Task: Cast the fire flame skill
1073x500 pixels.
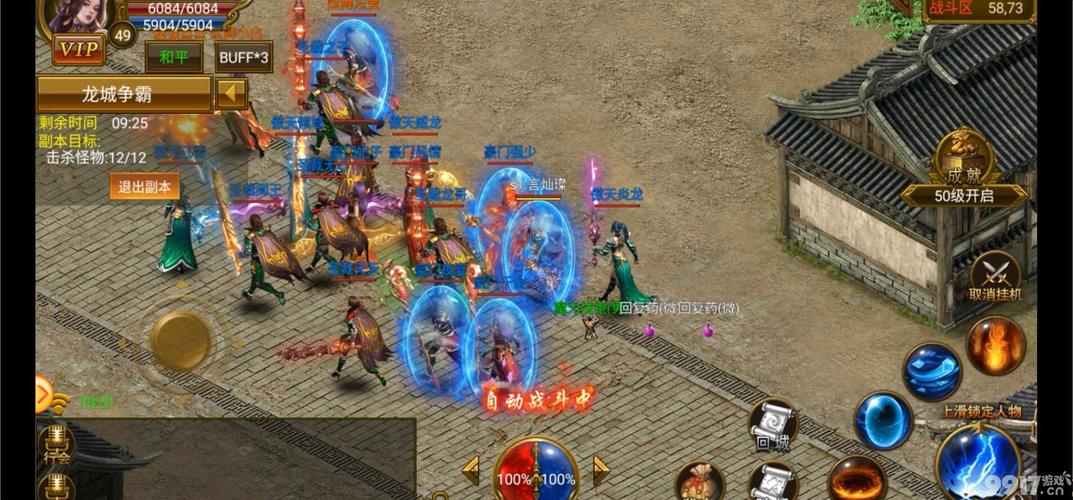Action: coord(995,345)
